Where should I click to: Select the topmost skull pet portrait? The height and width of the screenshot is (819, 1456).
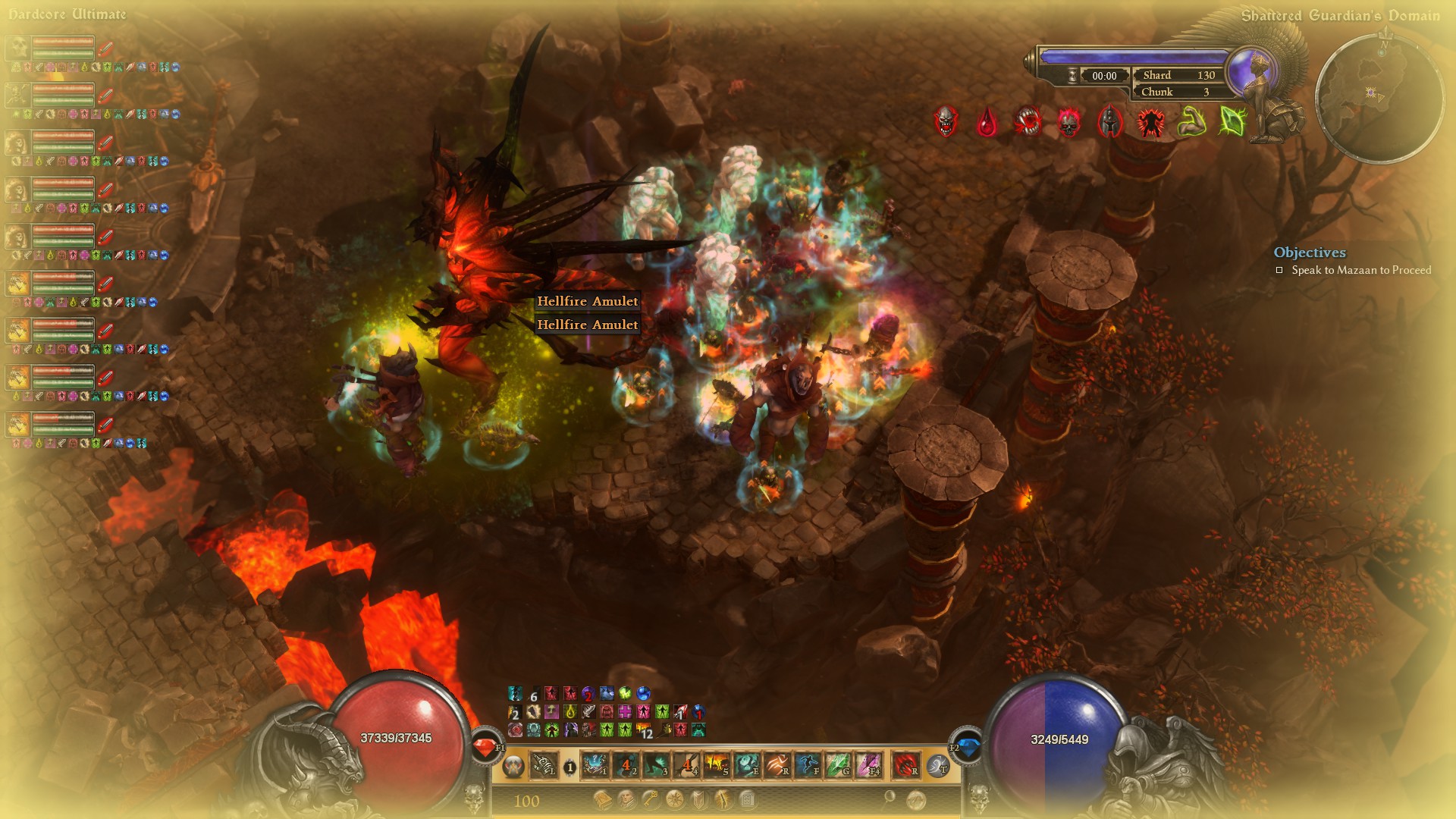(x=18, y=48)
